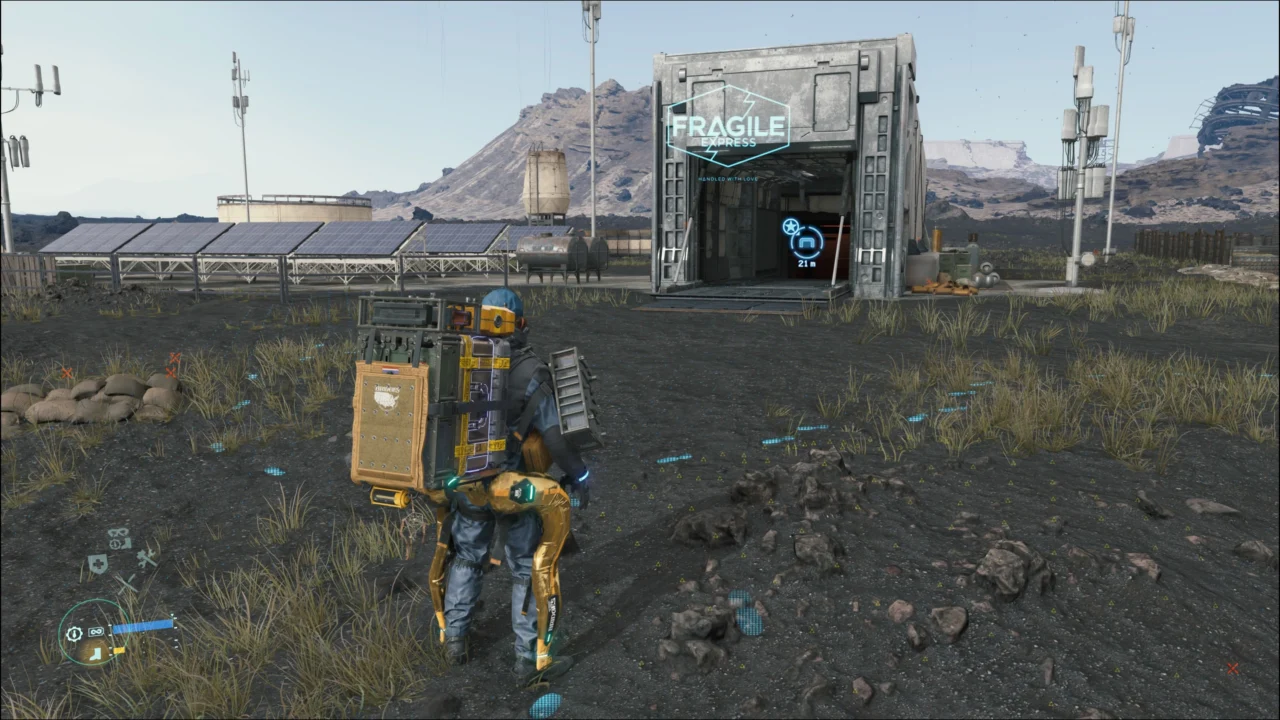Screen dimensions: 1280x720
Task: Click the infinity symbol indicator
Action: [x=97, y=632]
